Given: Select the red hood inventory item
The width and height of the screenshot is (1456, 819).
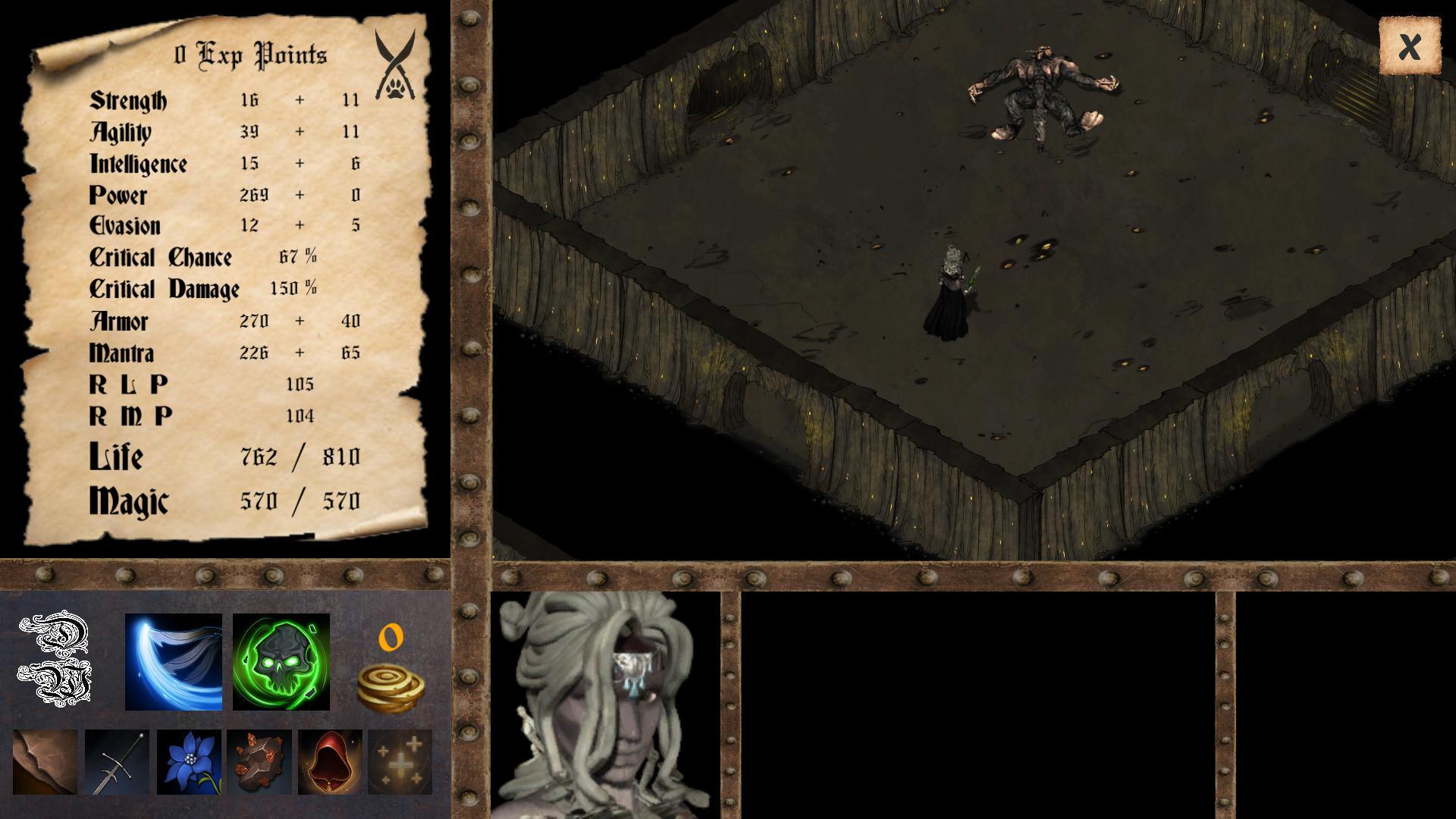Looking at the screenshot, I should coord(329,761).
